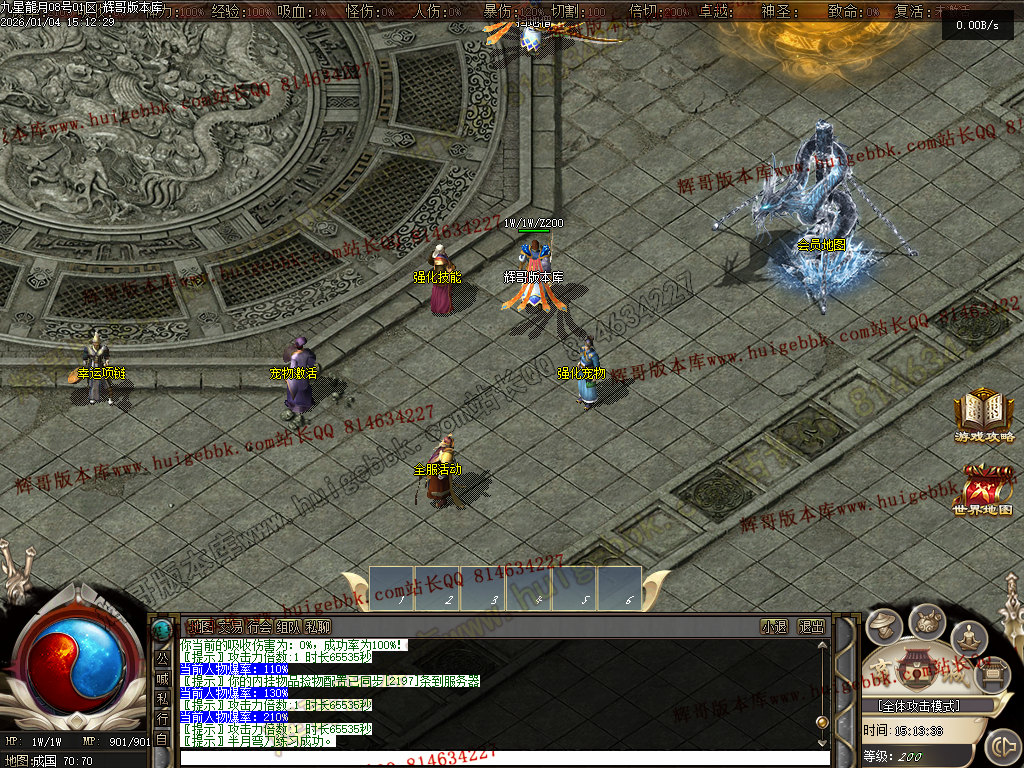The image size is (1024, 768).
Task: Switch to the 地图 chat tab
Action: click(x=200, y=627)
